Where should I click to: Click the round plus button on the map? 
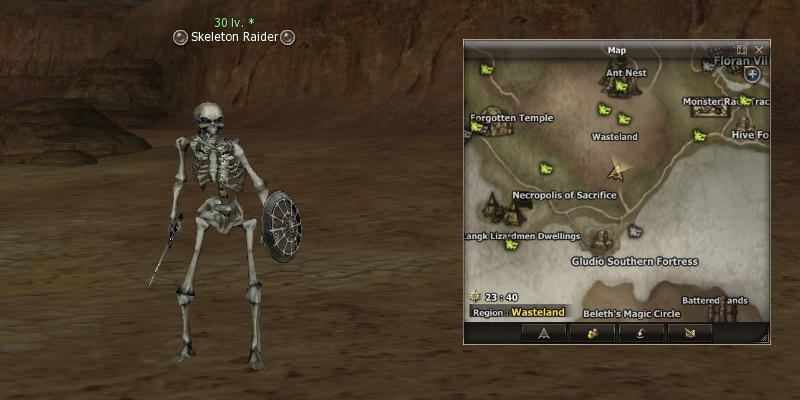click(752, 74)
